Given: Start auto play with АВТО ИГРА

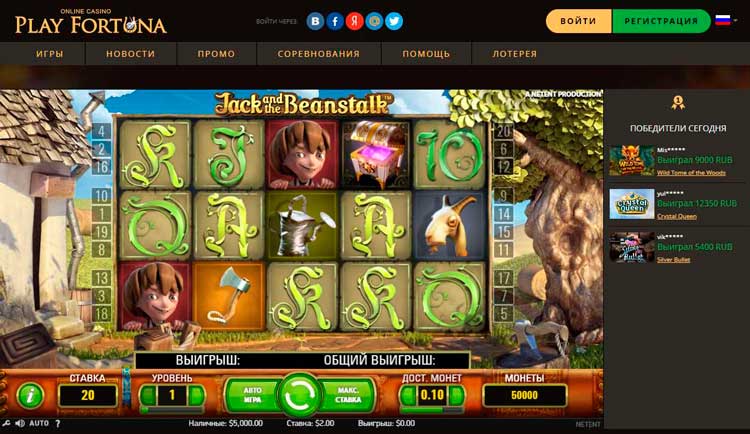Looking at the screenshot, I should pyautogui.click(x=251, y=393).
